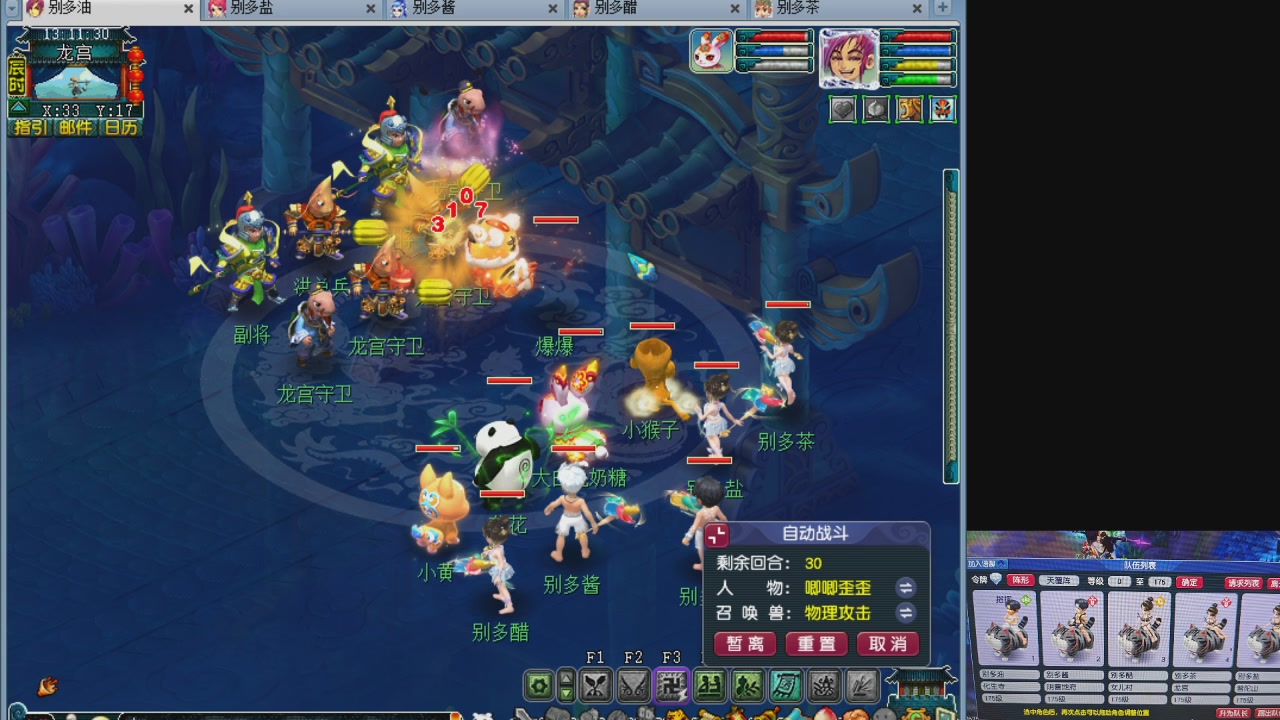1280x720 pixels.
Task: Select the F2 skill shortcut icon
Action: 634,683
